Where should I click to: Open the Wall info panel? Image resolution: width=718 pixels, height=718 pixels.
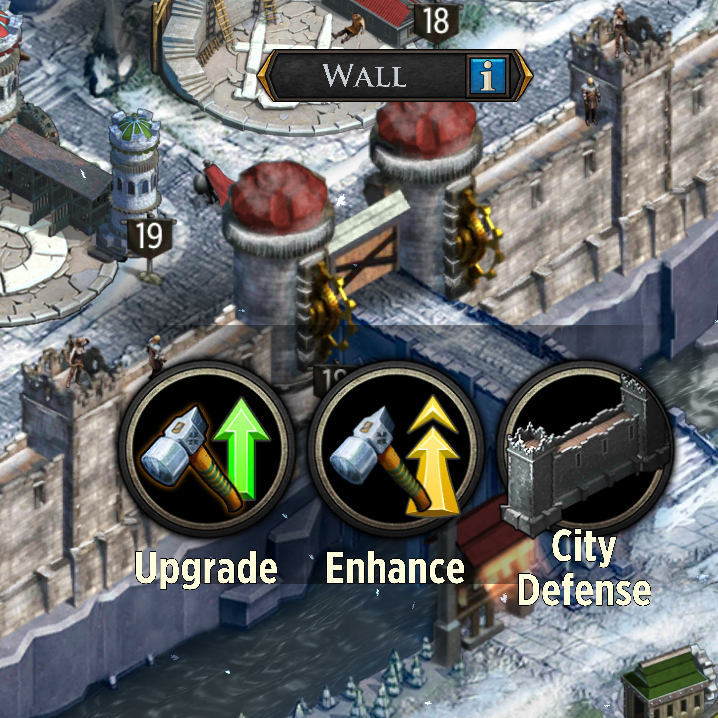pyautogui.click(x=487, y=75)
